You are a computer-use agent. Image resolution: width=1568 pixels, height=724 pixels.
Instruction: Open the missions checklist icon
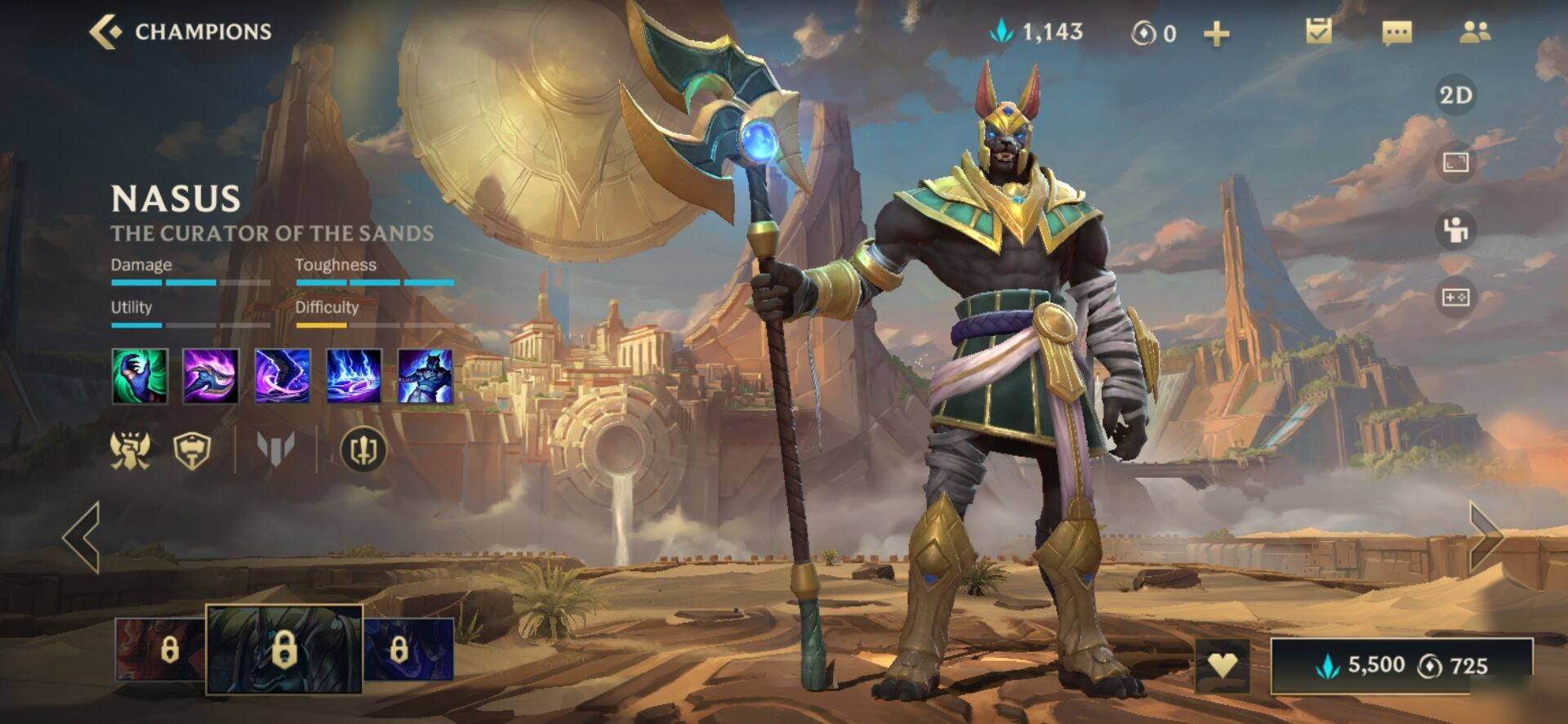1318,32
